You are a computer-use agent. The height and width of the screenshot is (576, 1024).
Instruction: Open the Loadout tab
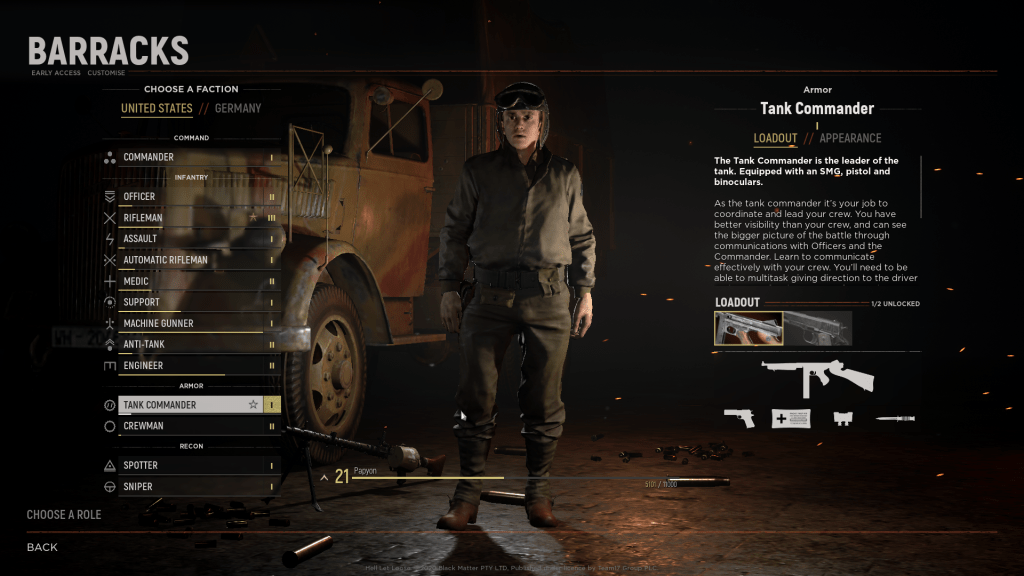[x=775, y=138]
